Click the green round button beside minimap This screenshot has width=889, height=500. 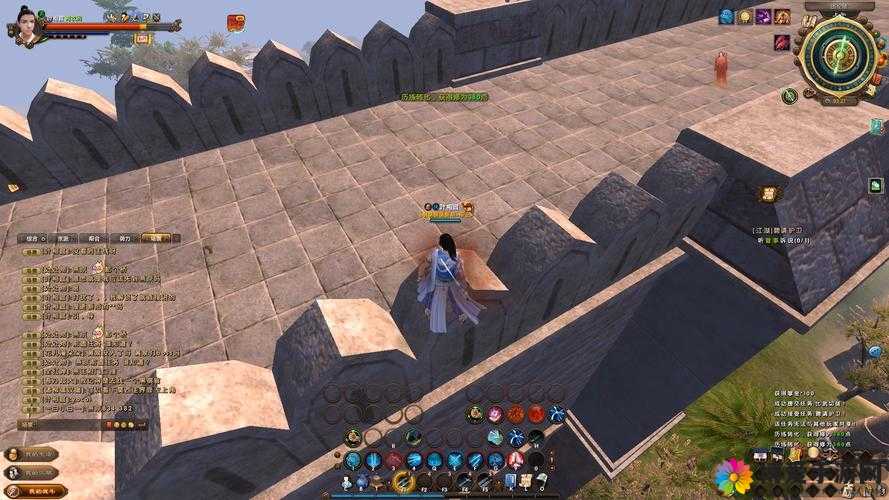click(x=790, y=96)
